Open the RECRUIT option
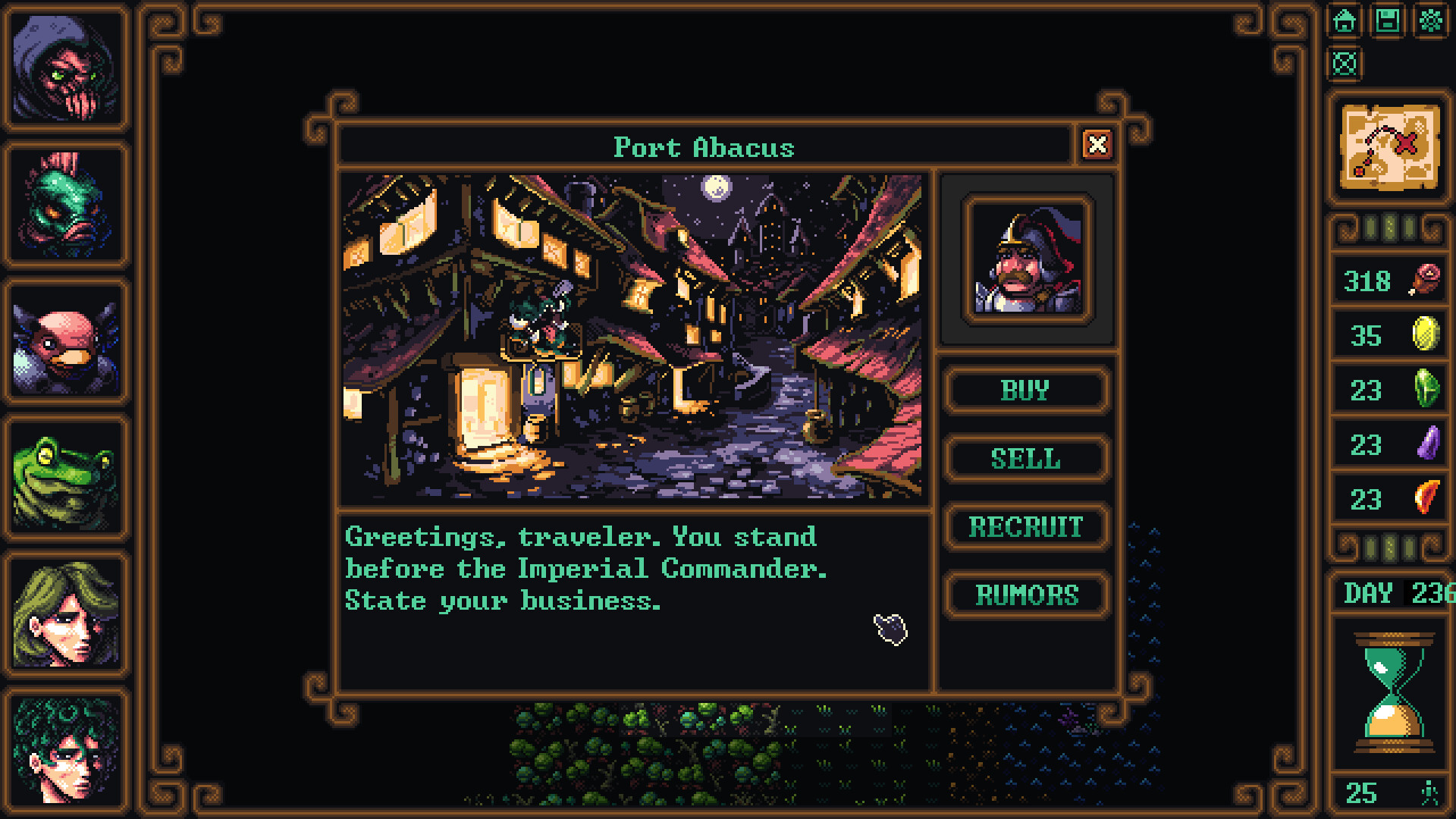Image resolution: width=1456 pixels, height=819 pixels. 1026,526
